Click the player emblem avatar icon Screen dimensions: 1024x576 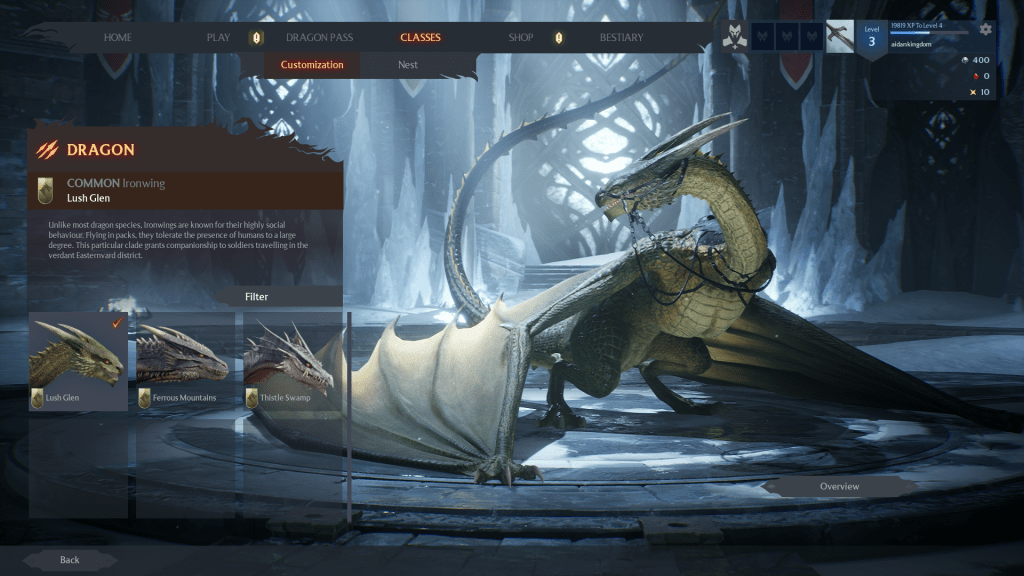click(x=735, y=36)
